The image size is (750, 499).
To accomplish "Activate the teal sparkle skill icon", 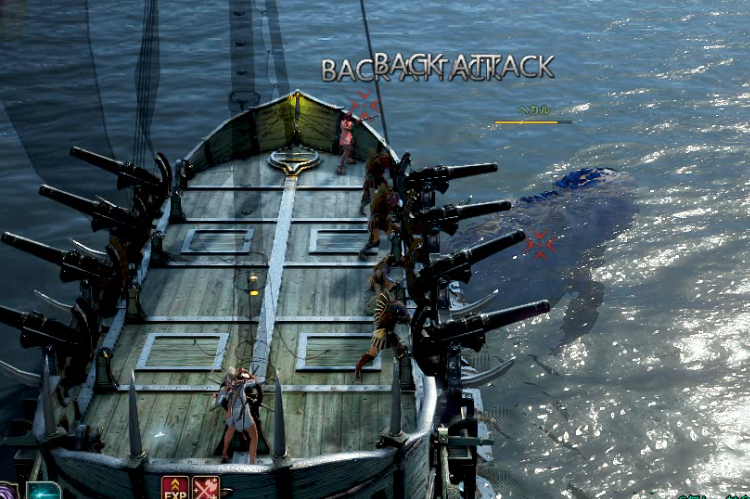I will [43, 491].
